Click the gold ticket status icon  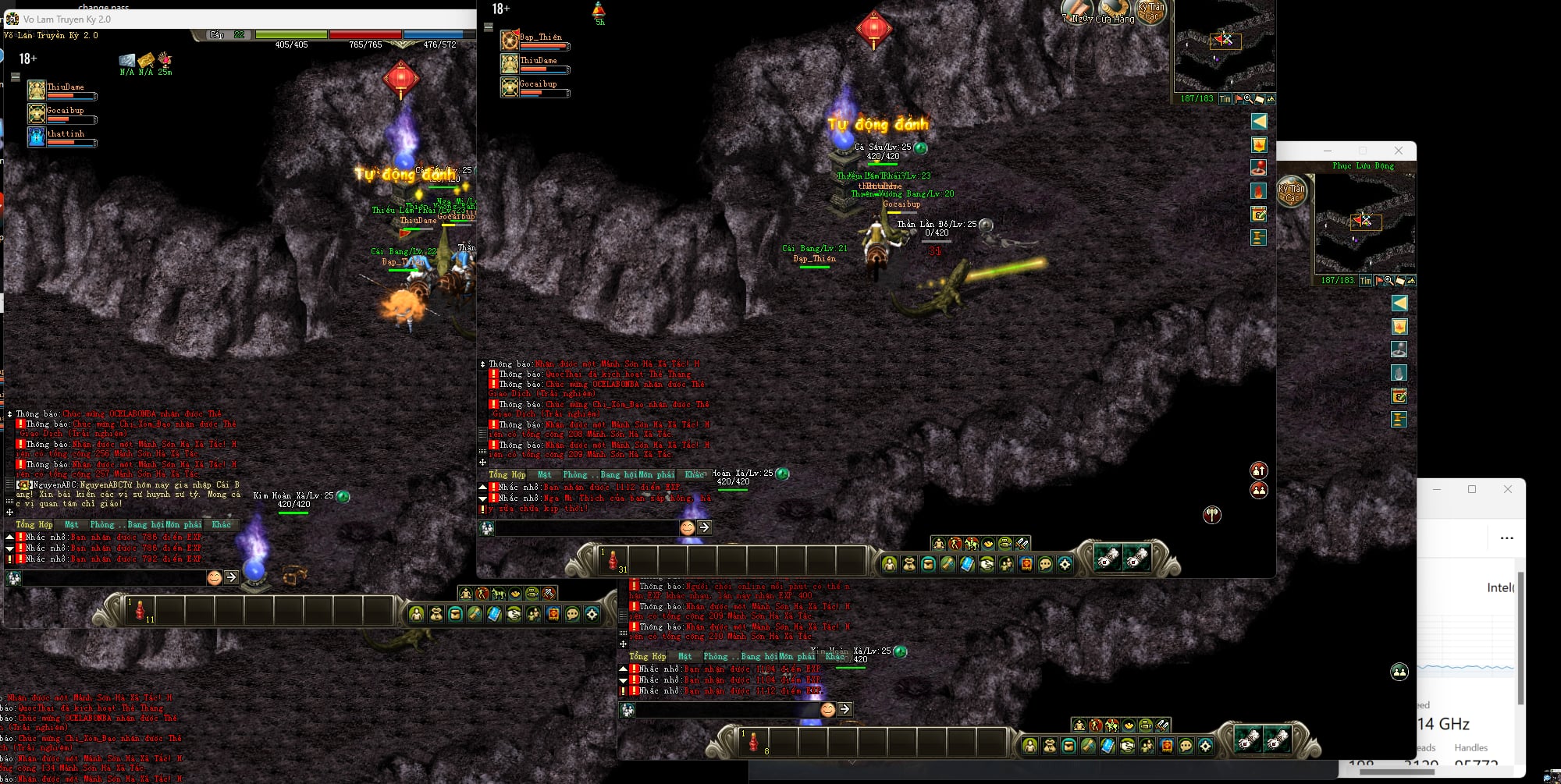tap(146, 60)
